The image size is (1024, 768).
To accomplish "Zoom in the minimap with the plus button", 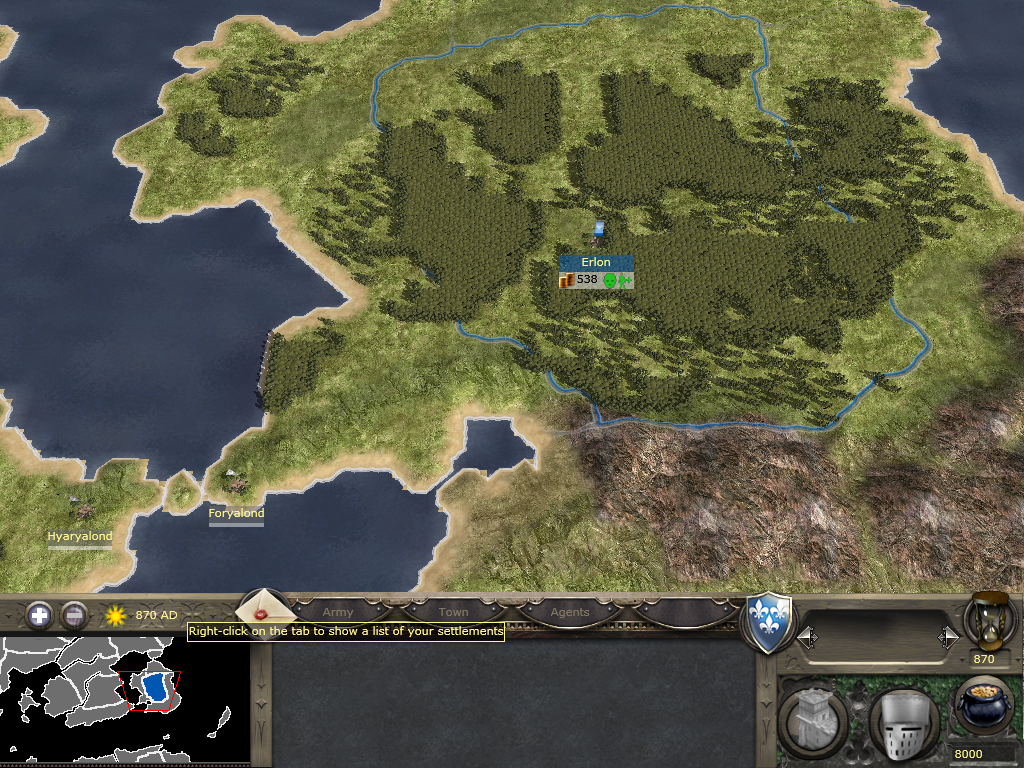I will (39, 615).
